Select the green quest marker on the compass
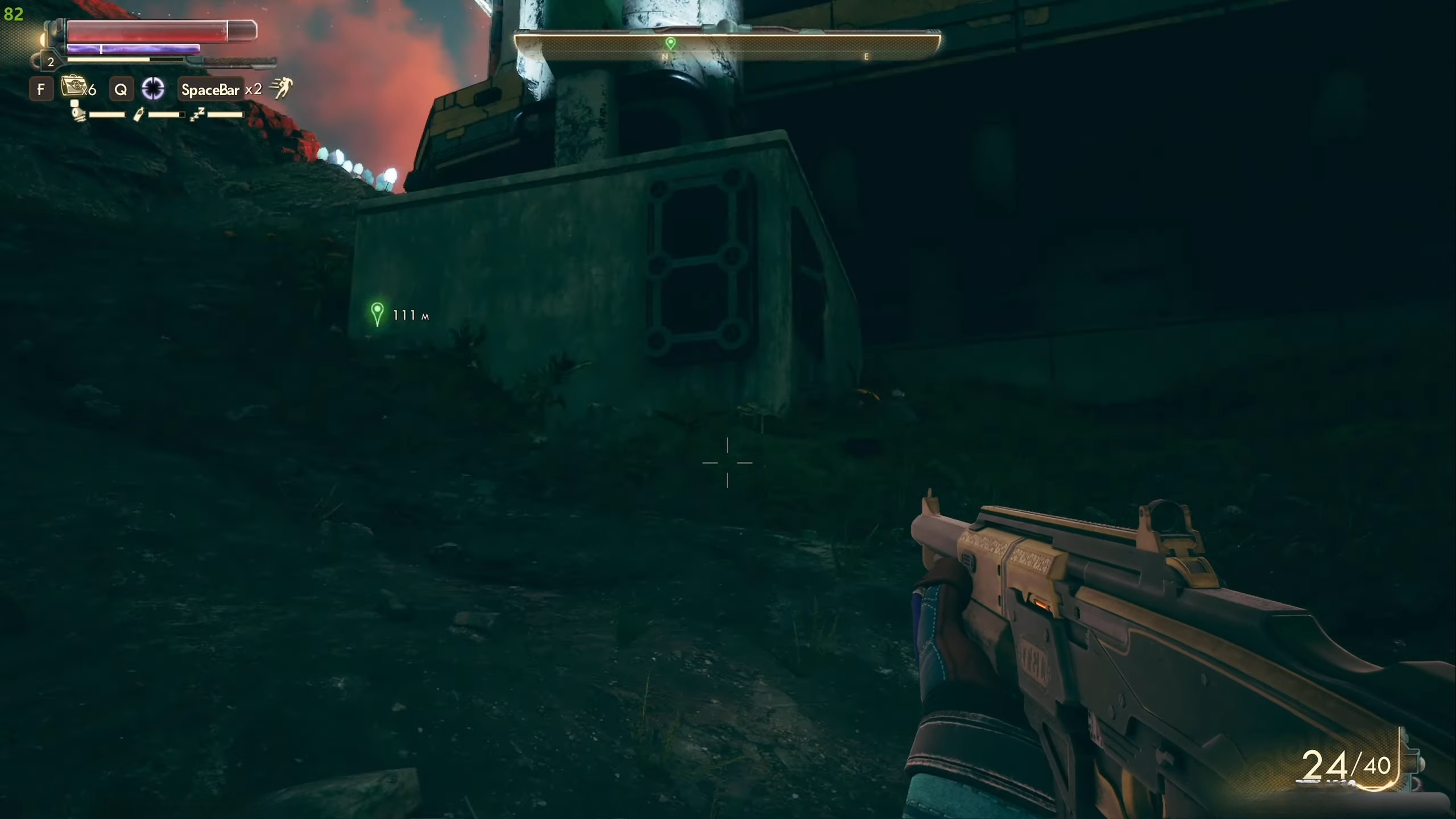Viewport: 1456px width, 819px height. pyautogui.click(x=671, y=43)
